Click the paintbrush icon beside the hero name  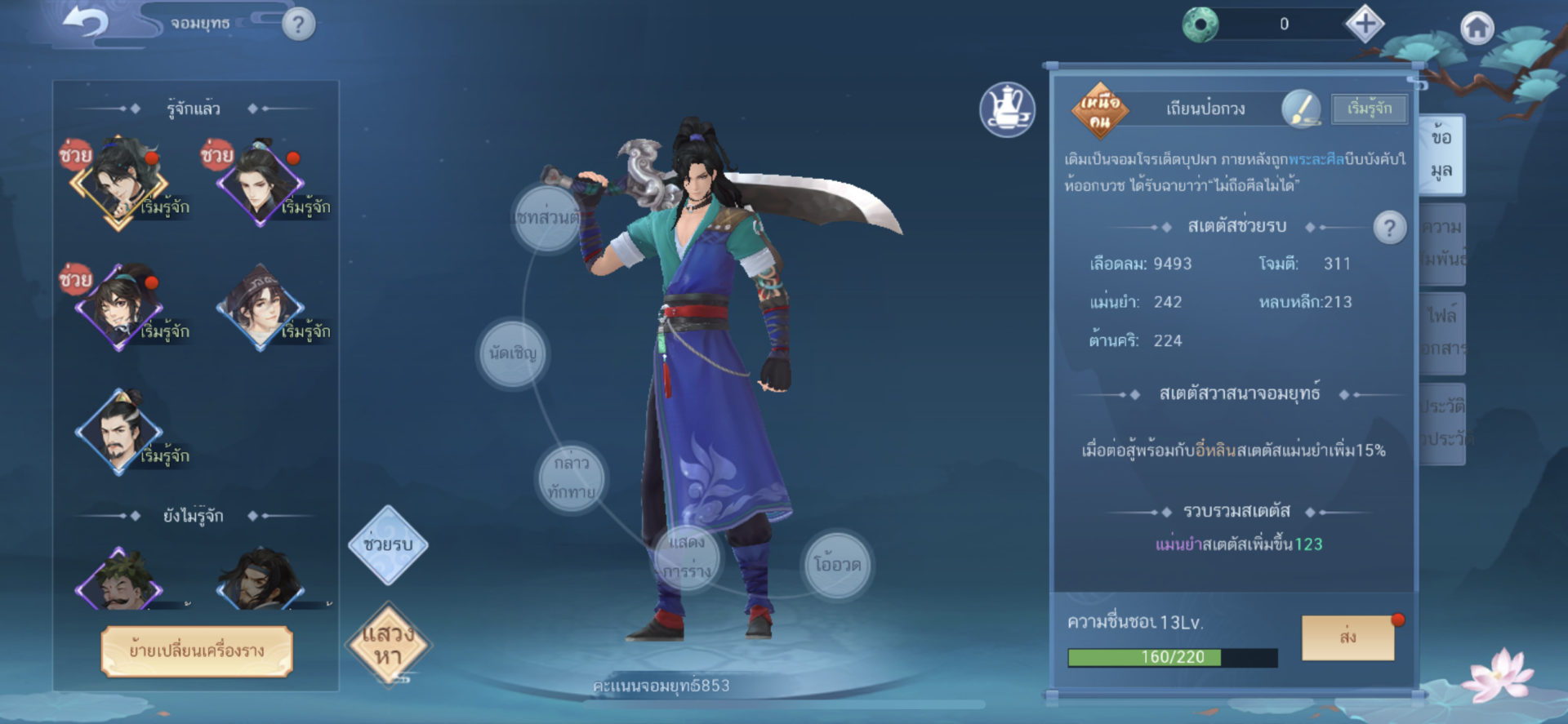(x=1301, y=109)
